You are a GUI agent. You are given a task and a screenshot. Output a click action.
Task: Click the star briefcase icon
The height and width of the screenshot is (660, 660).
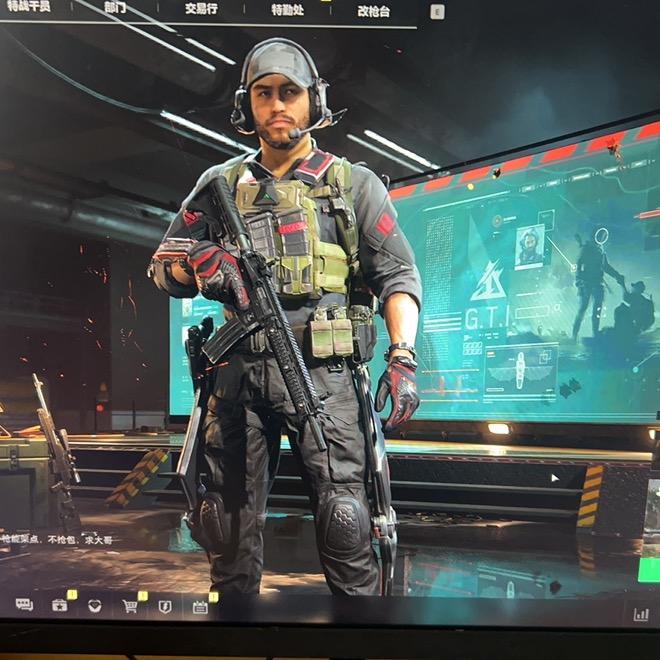tap(60, 605)
